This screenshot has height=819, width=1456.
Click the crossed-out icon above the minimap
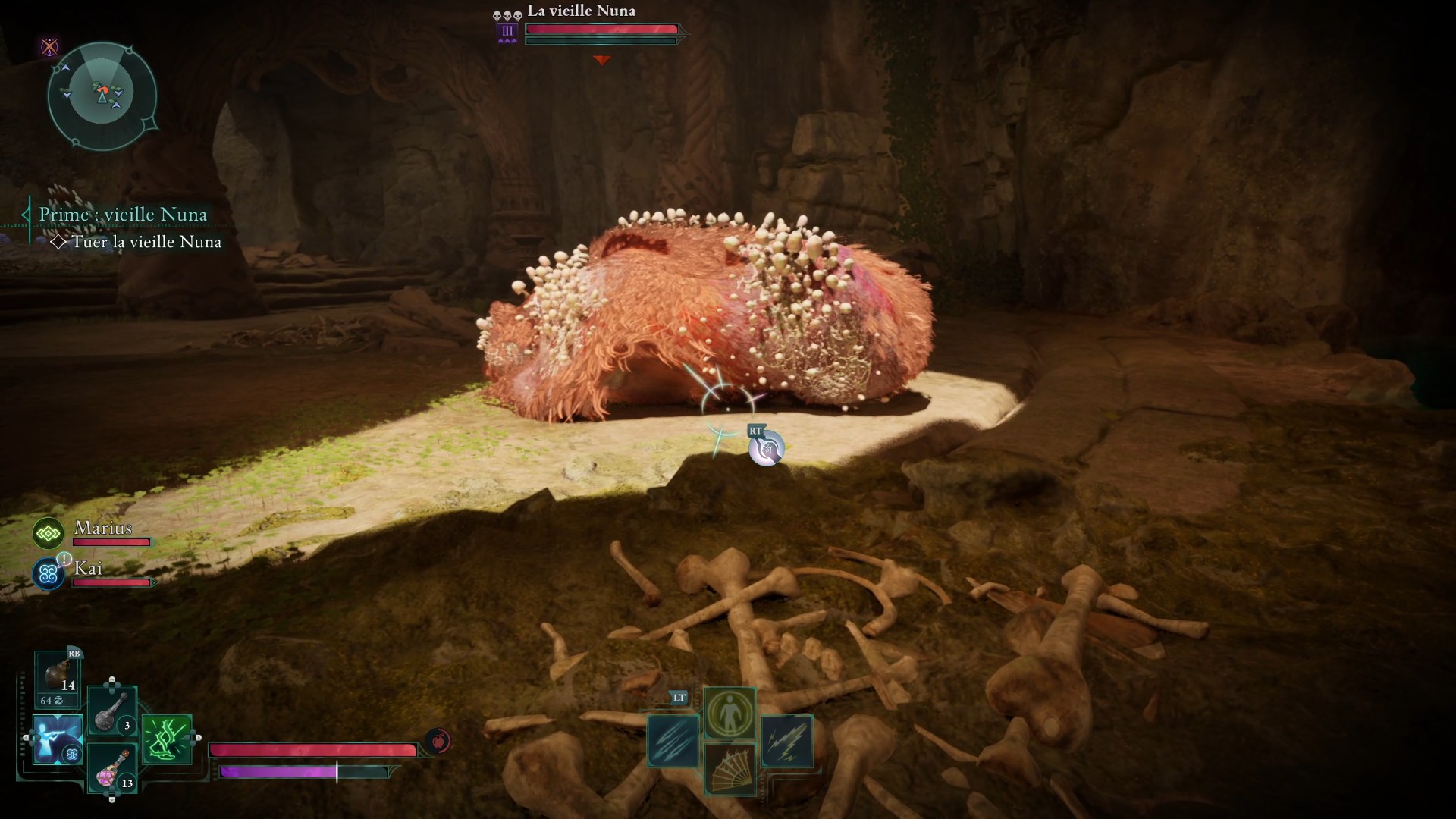(x=49, y=48)
